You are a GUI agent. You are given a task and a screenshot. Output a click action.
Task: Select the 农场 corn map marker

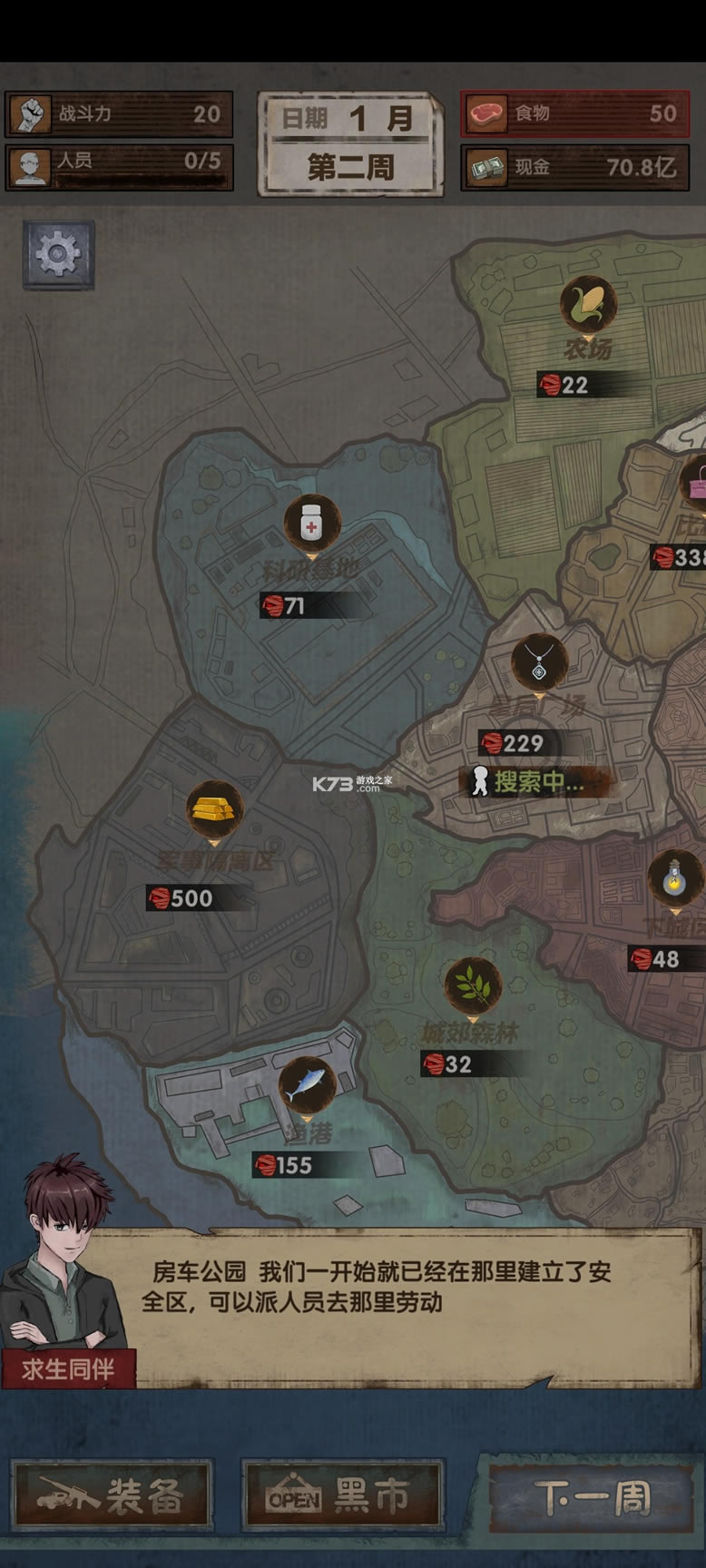[x=588, y=304]
